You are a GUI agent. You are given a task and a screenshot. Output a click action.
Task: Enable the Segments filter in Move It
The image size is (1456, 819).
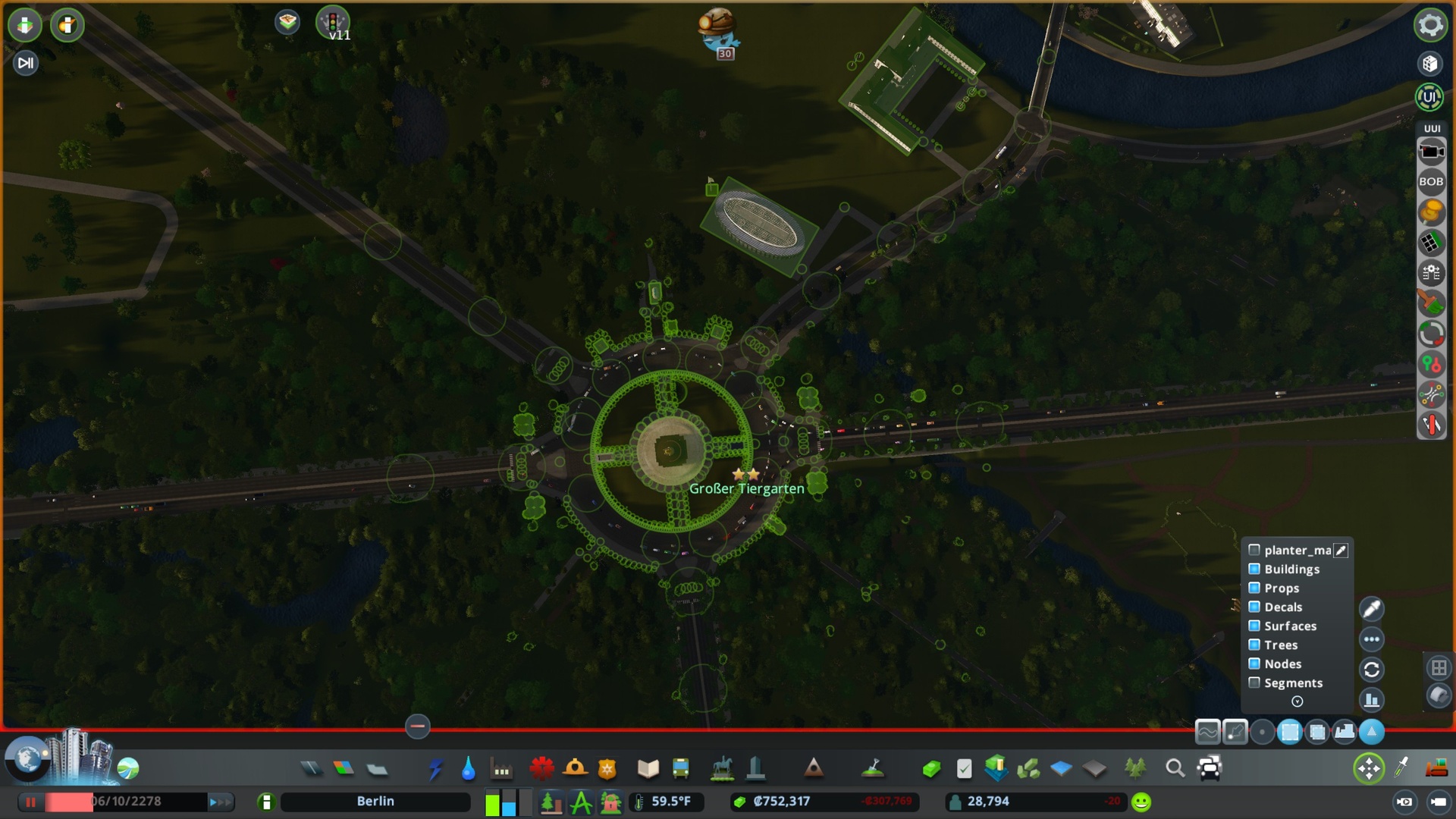(1254, 682)
